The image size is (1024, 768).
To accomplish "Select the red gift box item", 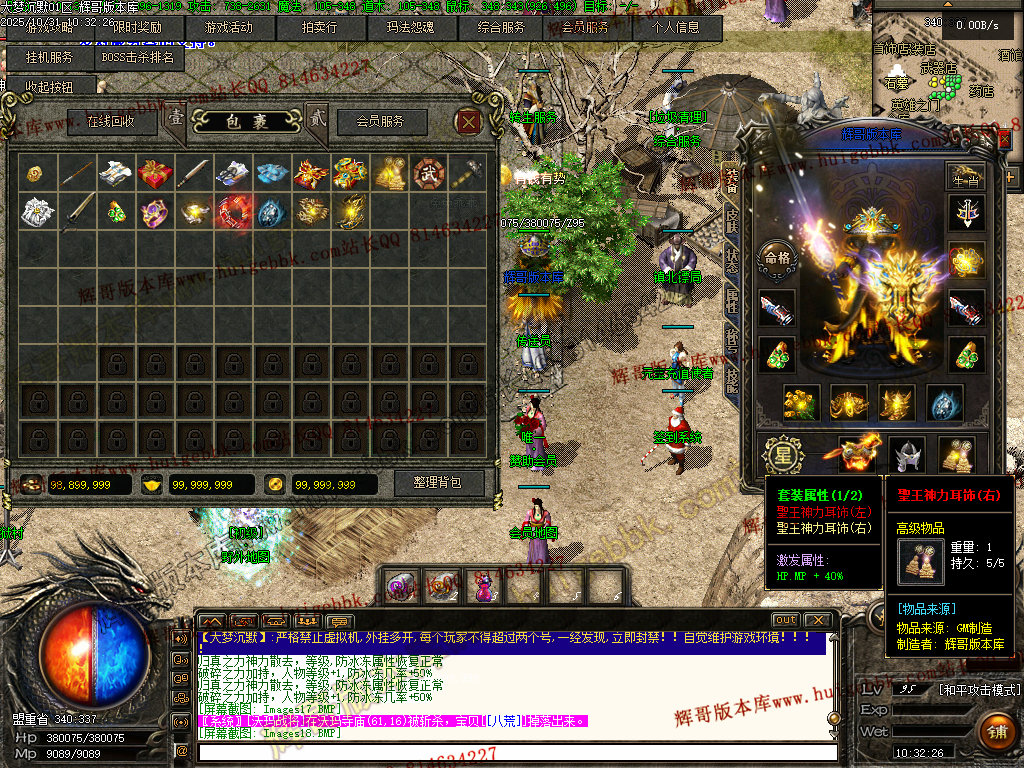I will (155, 174).
